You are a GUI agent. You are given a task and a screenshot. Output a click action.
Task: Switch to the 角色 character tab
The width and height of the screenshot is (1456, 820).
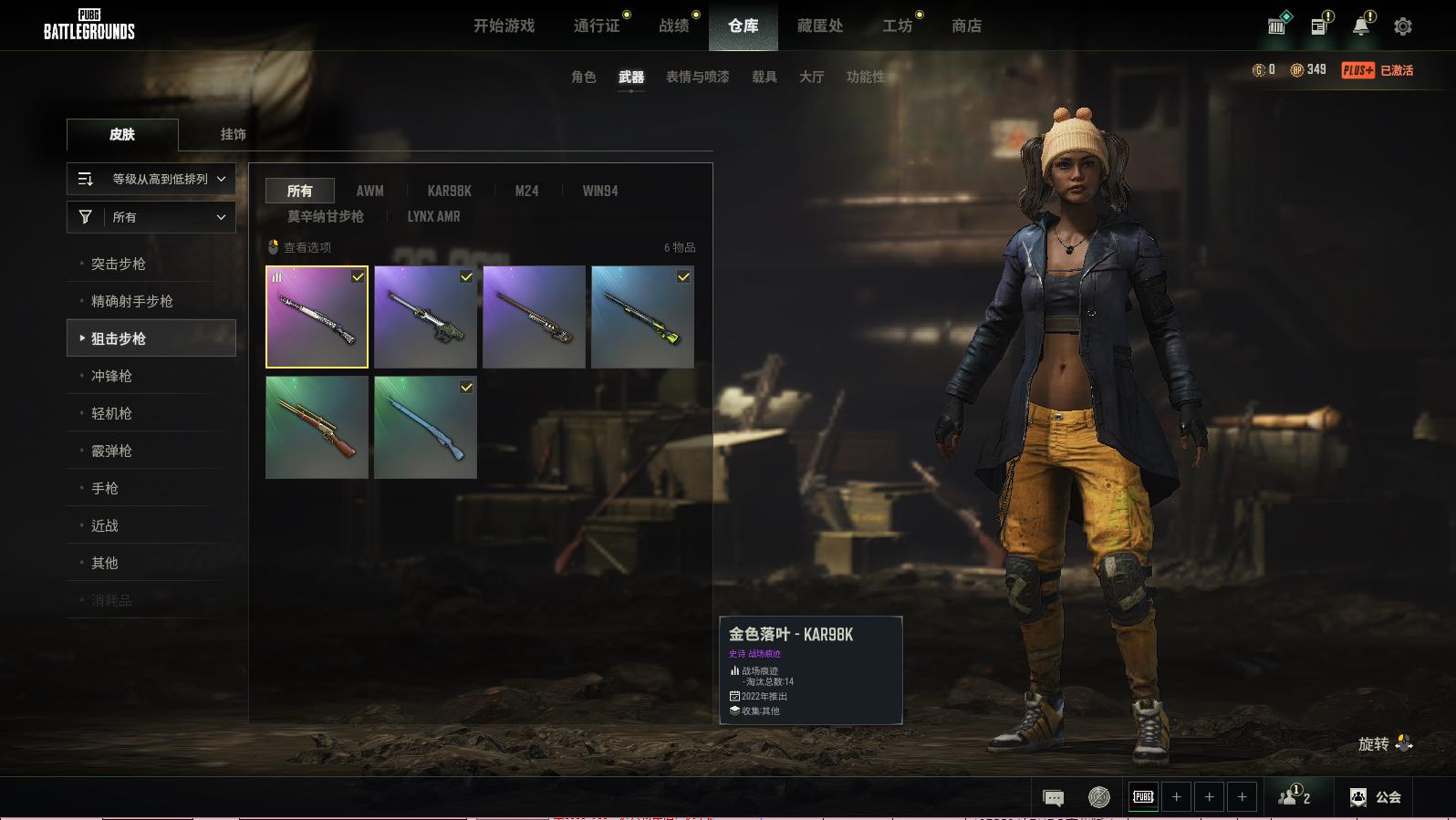click(583, 77)
